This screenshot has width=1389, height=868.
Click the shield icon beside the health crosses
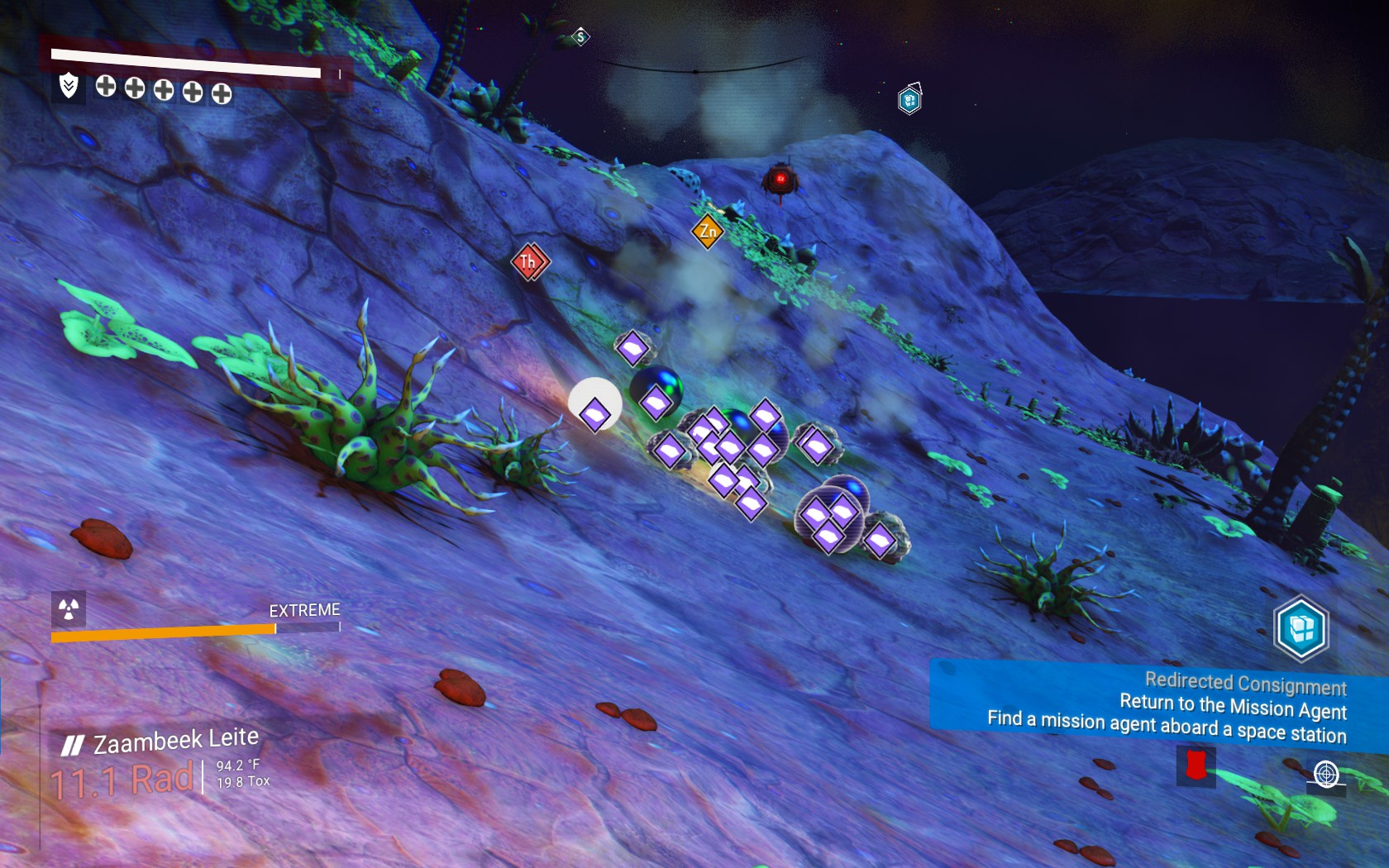click(69, 85)
